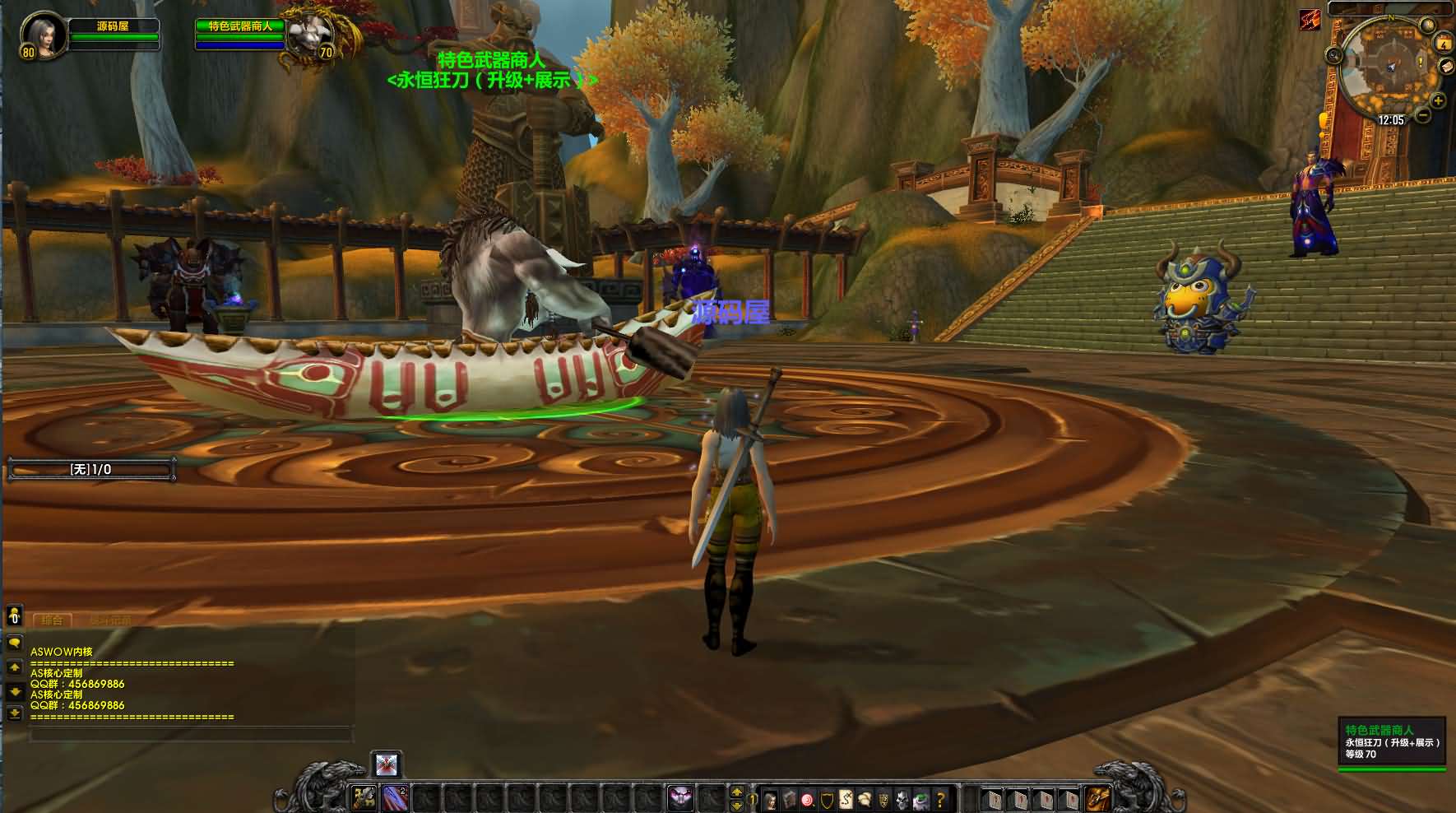This screenshot has height=813, width=1456.
Task: Open the minimap
Action: 1389,67
